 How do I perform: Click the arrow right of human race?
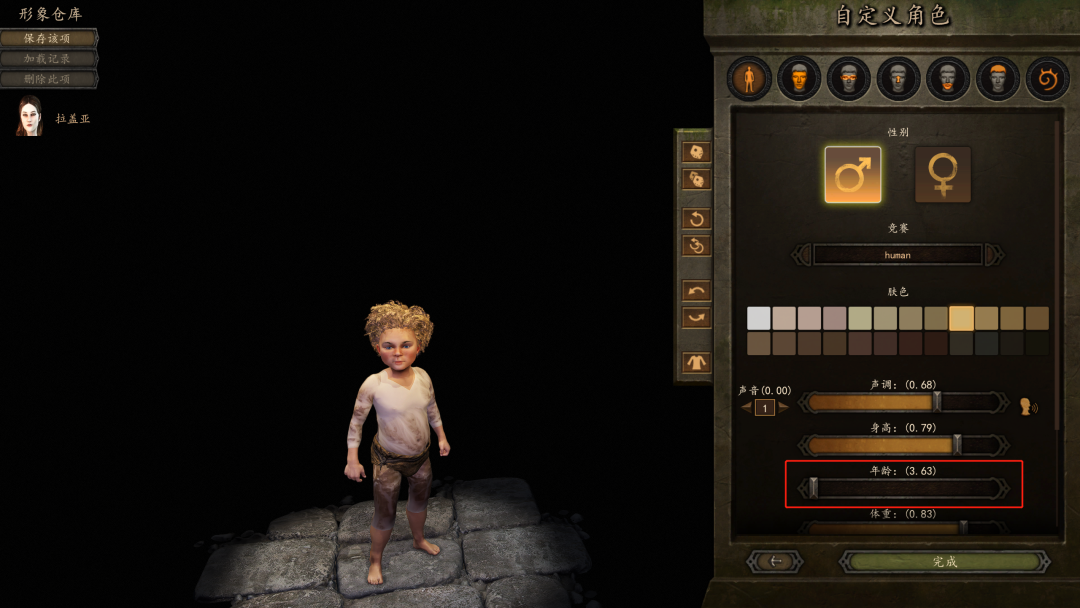pos(994,255)
